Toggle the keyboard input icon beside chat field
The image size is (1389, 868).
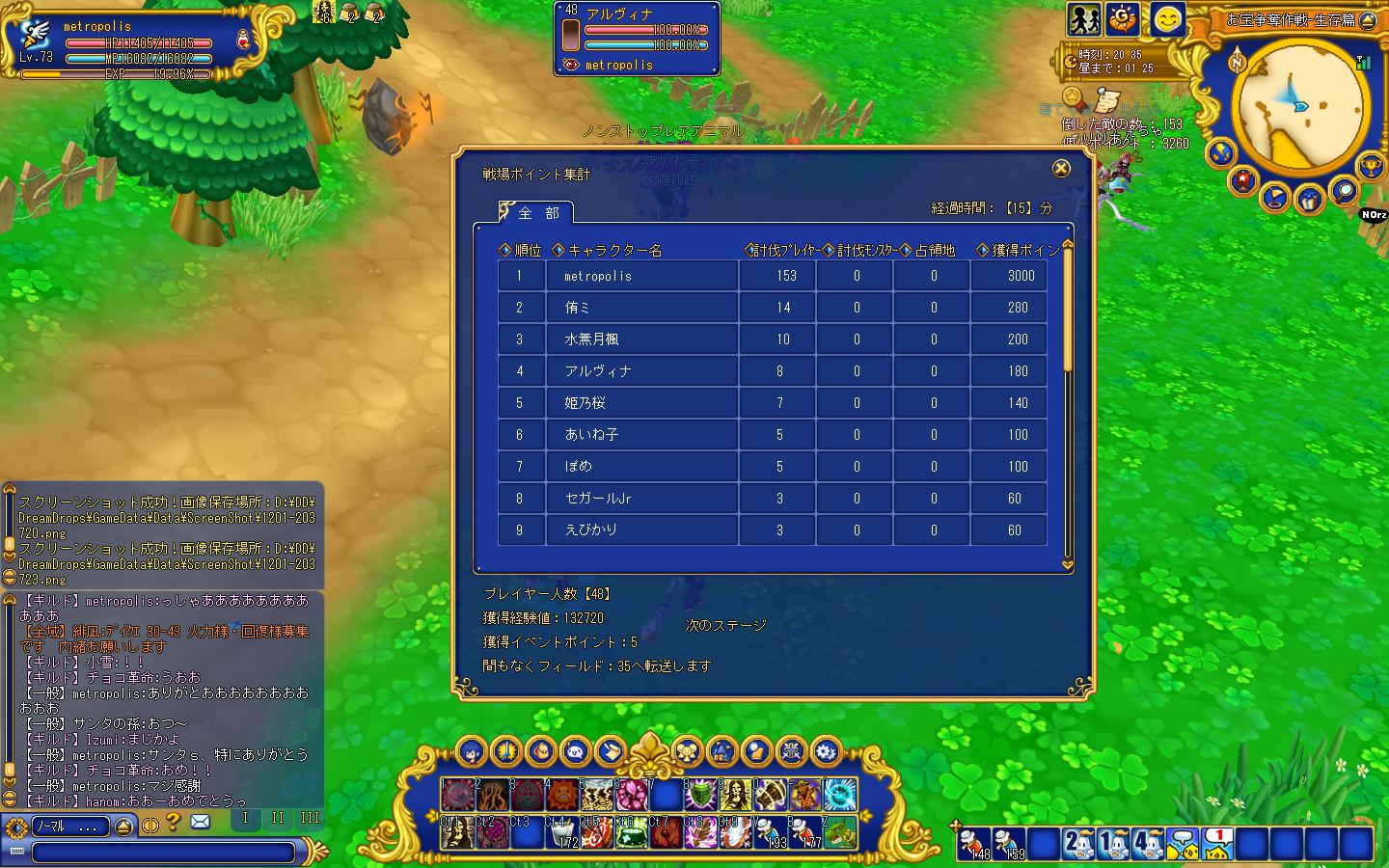17,850
